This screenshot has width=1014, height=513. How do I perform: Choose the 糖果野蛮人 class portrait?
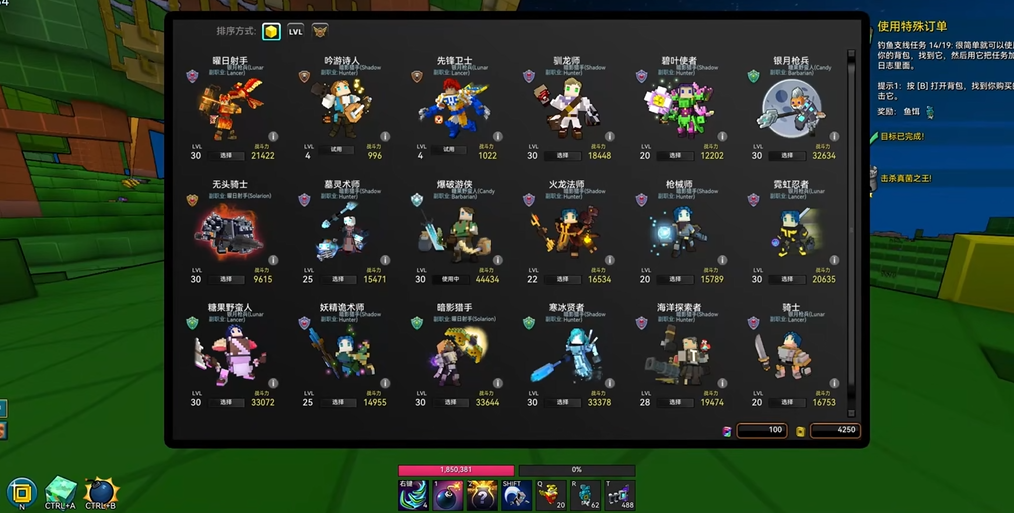pos(228,352)
